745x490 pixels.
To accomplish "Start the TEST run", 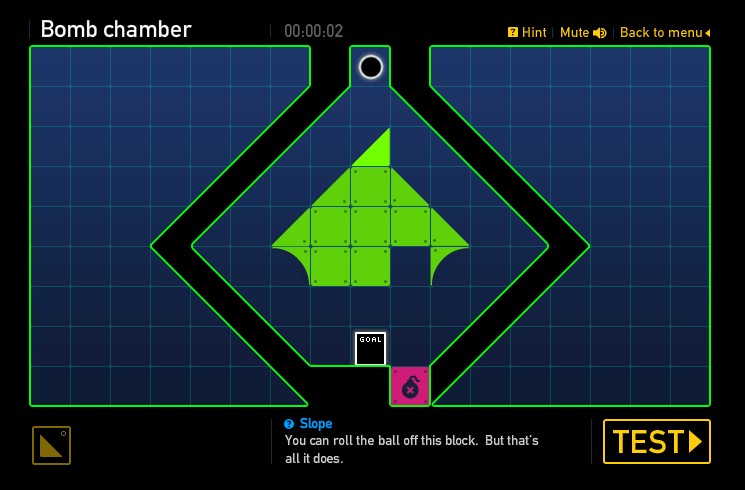I will (656, 441).
